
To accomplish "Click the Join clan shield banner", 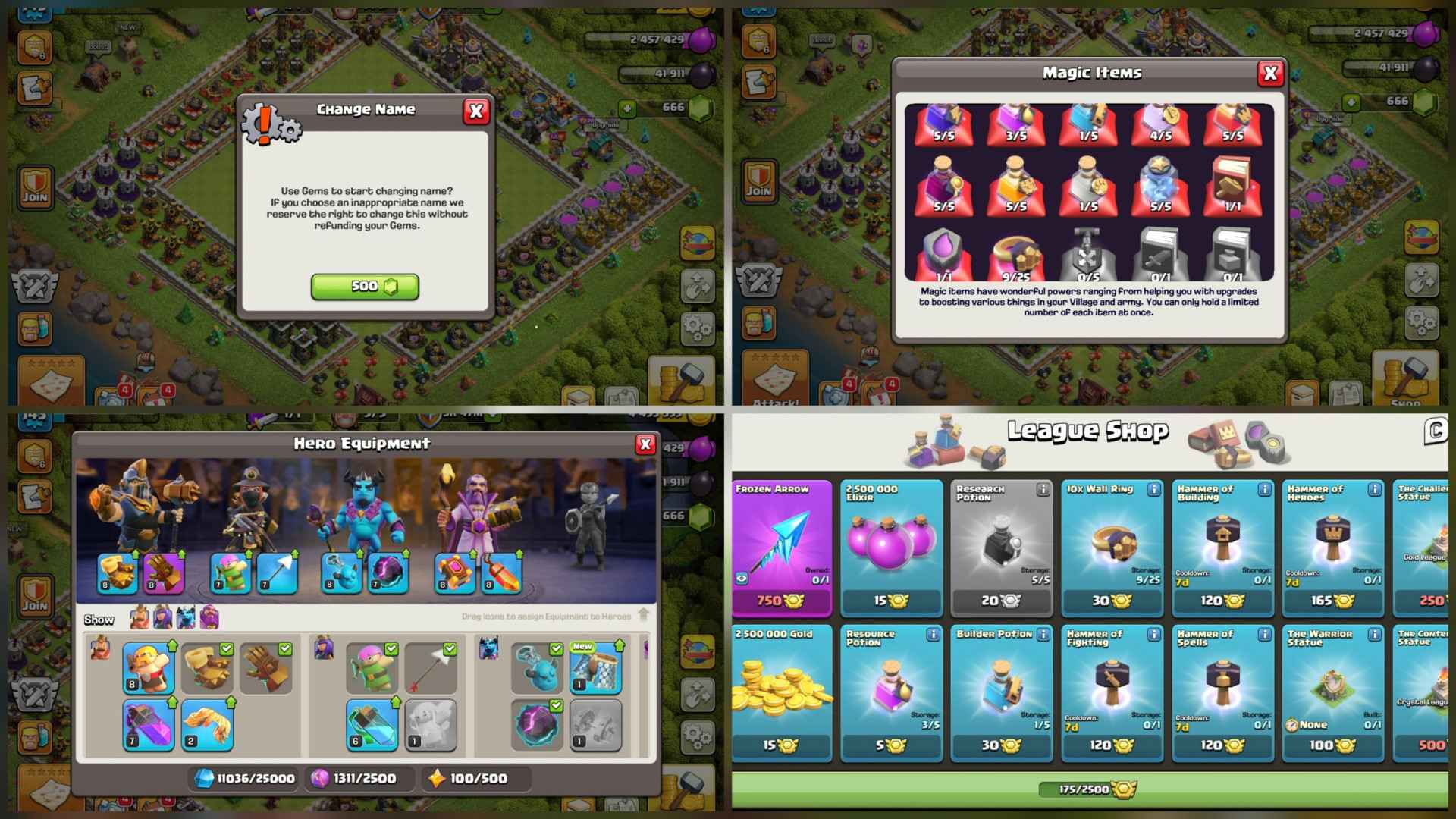I will pos(35,186).
